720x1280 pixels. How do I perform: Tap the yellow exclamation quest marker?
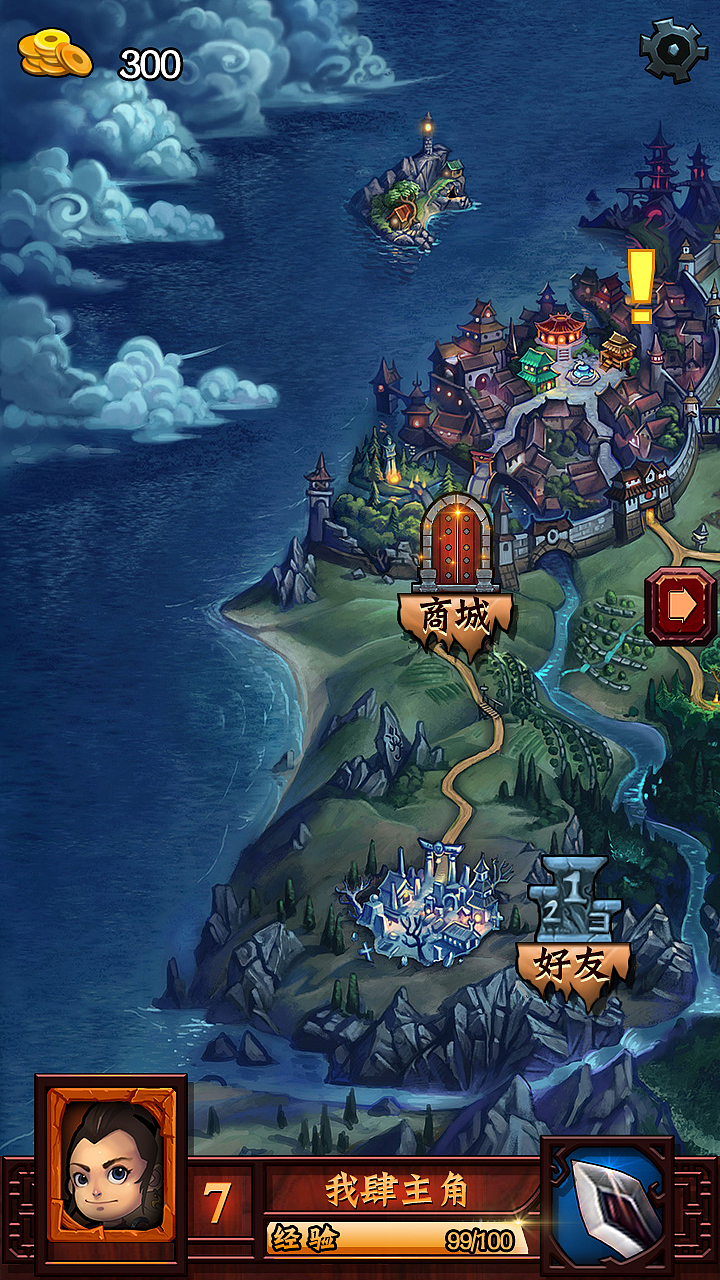click(x=640, y=285)
